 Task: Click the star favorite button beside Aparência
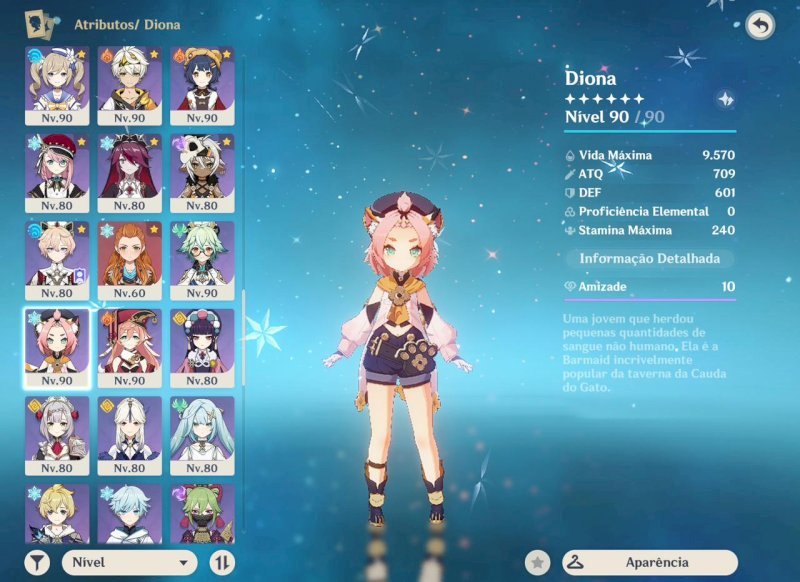point(539,562)
